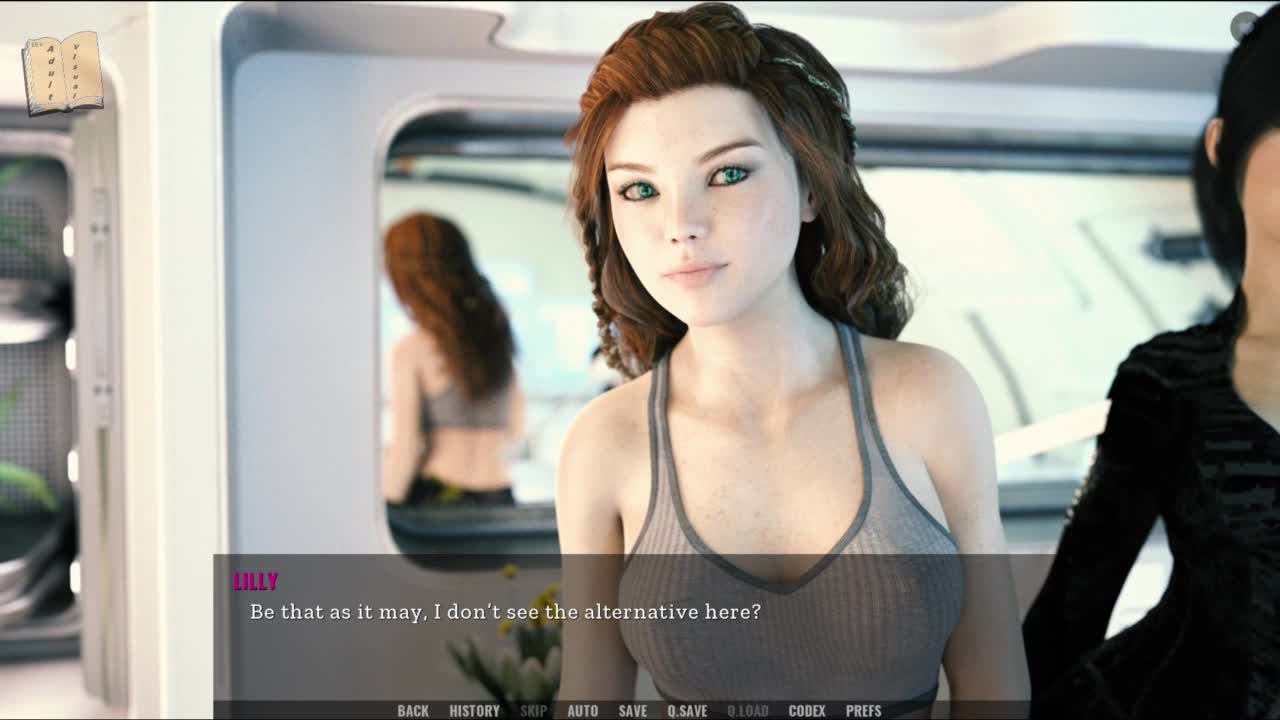
Task: Go back with the BACK button
Action: point(413,711)
